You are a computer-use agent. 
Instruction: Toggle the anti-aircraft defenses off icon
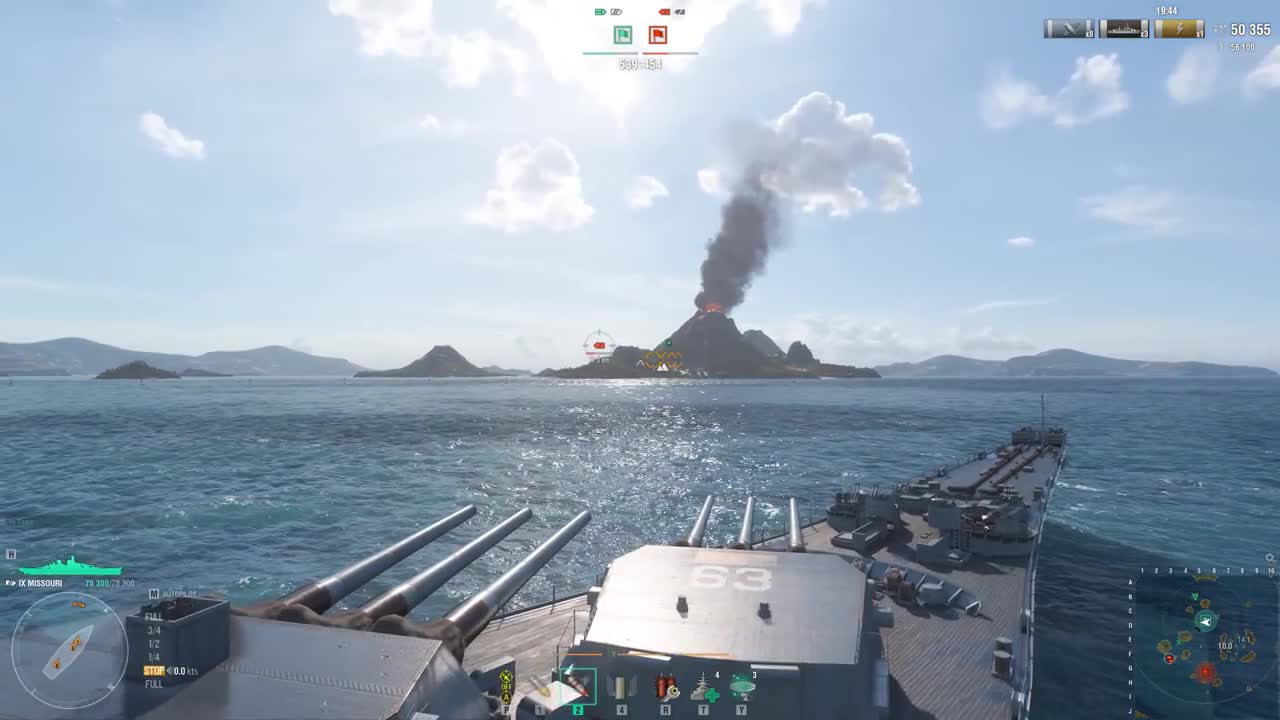(x=506, y=687)
